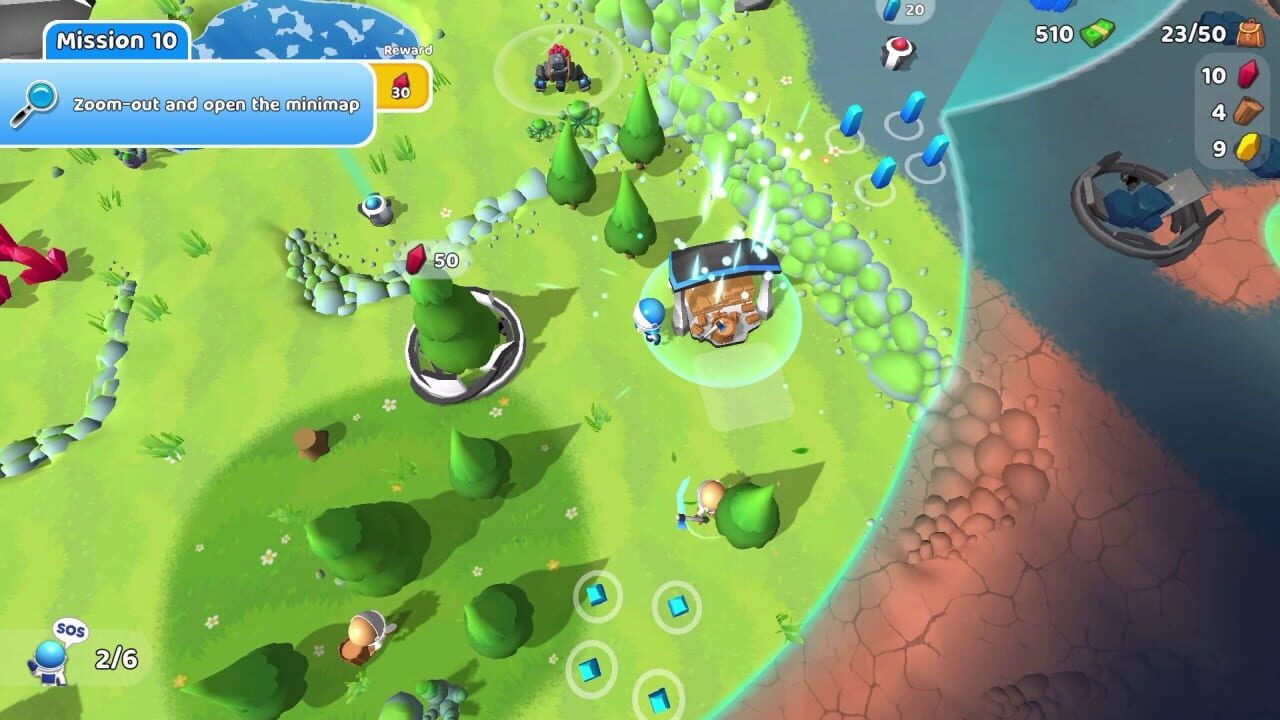Open the Mission 10 banner
The height and width of the screenshot is (720, 1280).
pos(115,42)
